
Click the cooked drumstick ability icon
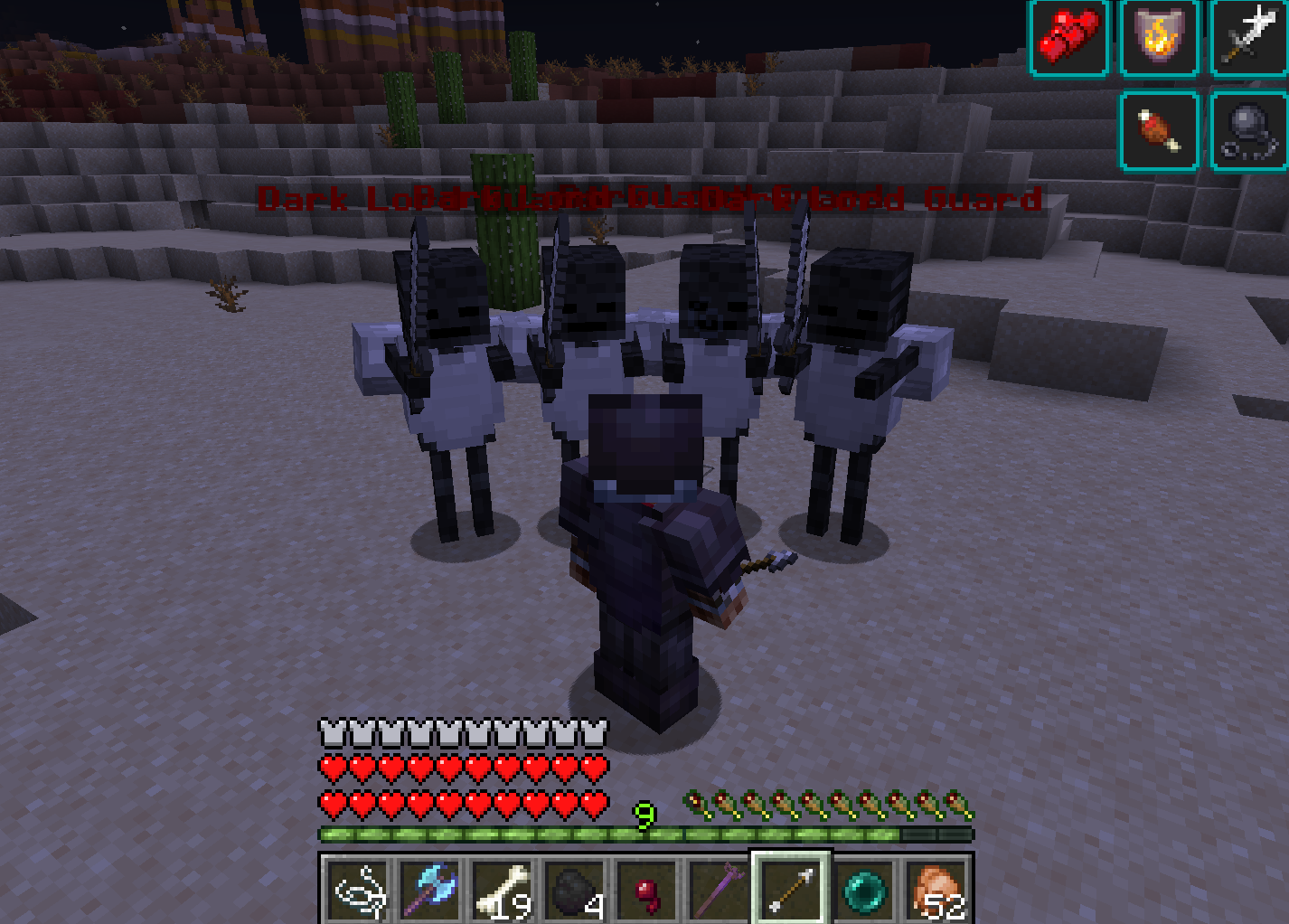[1160, 128]
